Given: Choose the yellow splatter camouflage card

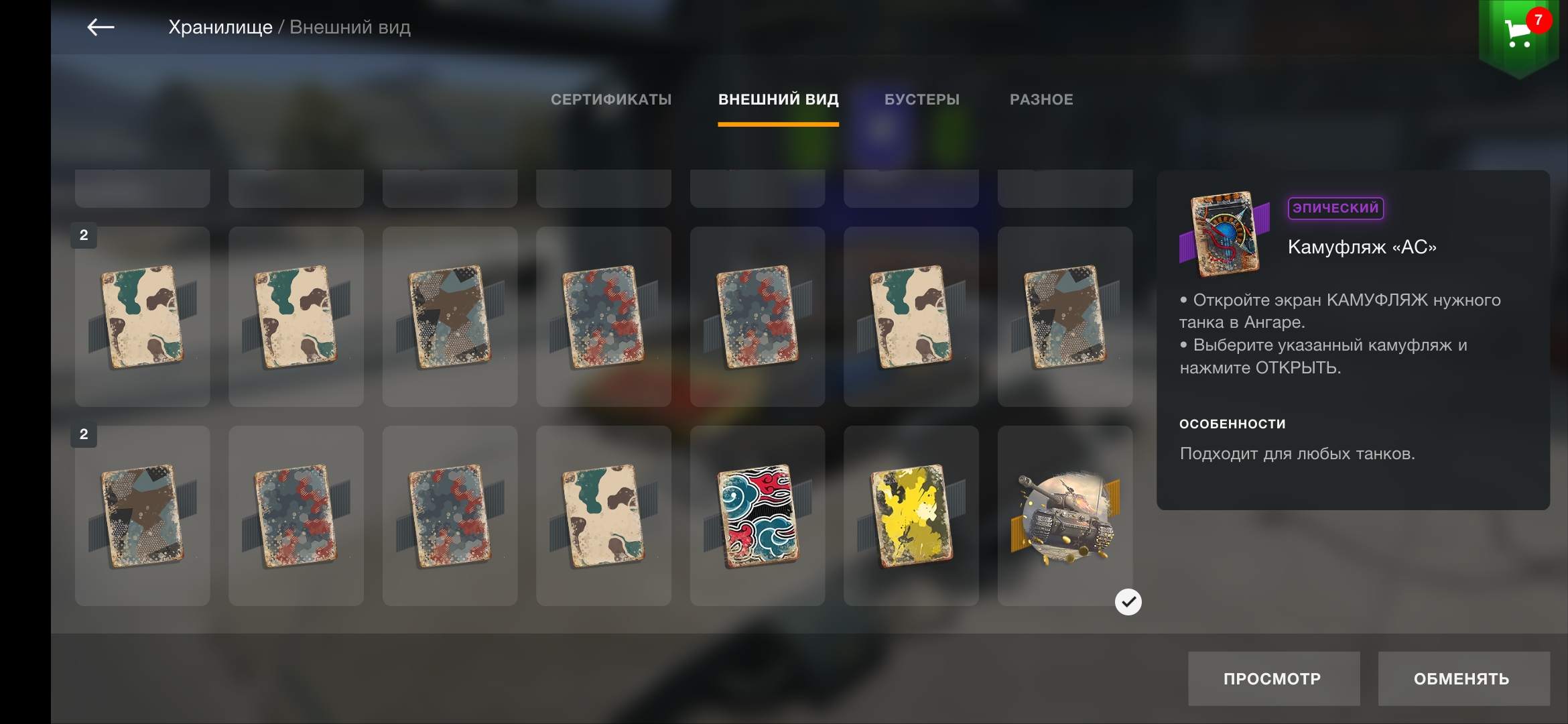Looking at the screenshot, I should (911, 516).
